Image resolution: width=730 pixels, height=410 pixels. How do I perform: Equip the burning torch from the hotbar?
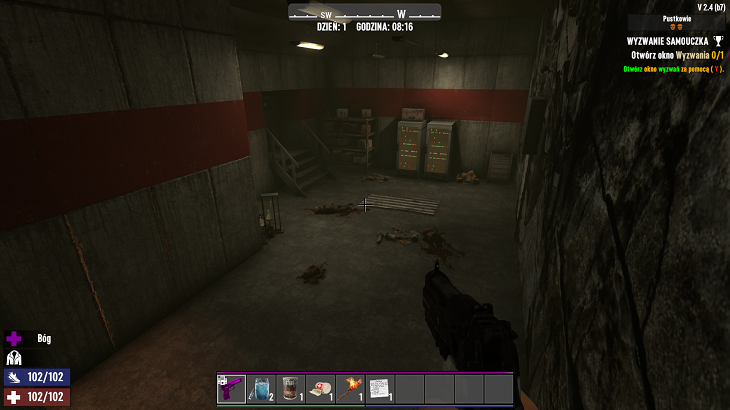click(351, 388)
